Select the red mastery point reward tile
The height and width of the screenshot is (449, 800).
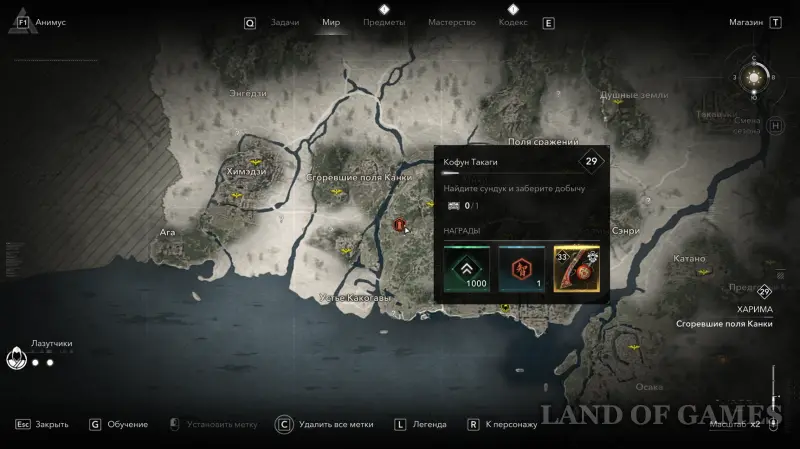point(522,269)
